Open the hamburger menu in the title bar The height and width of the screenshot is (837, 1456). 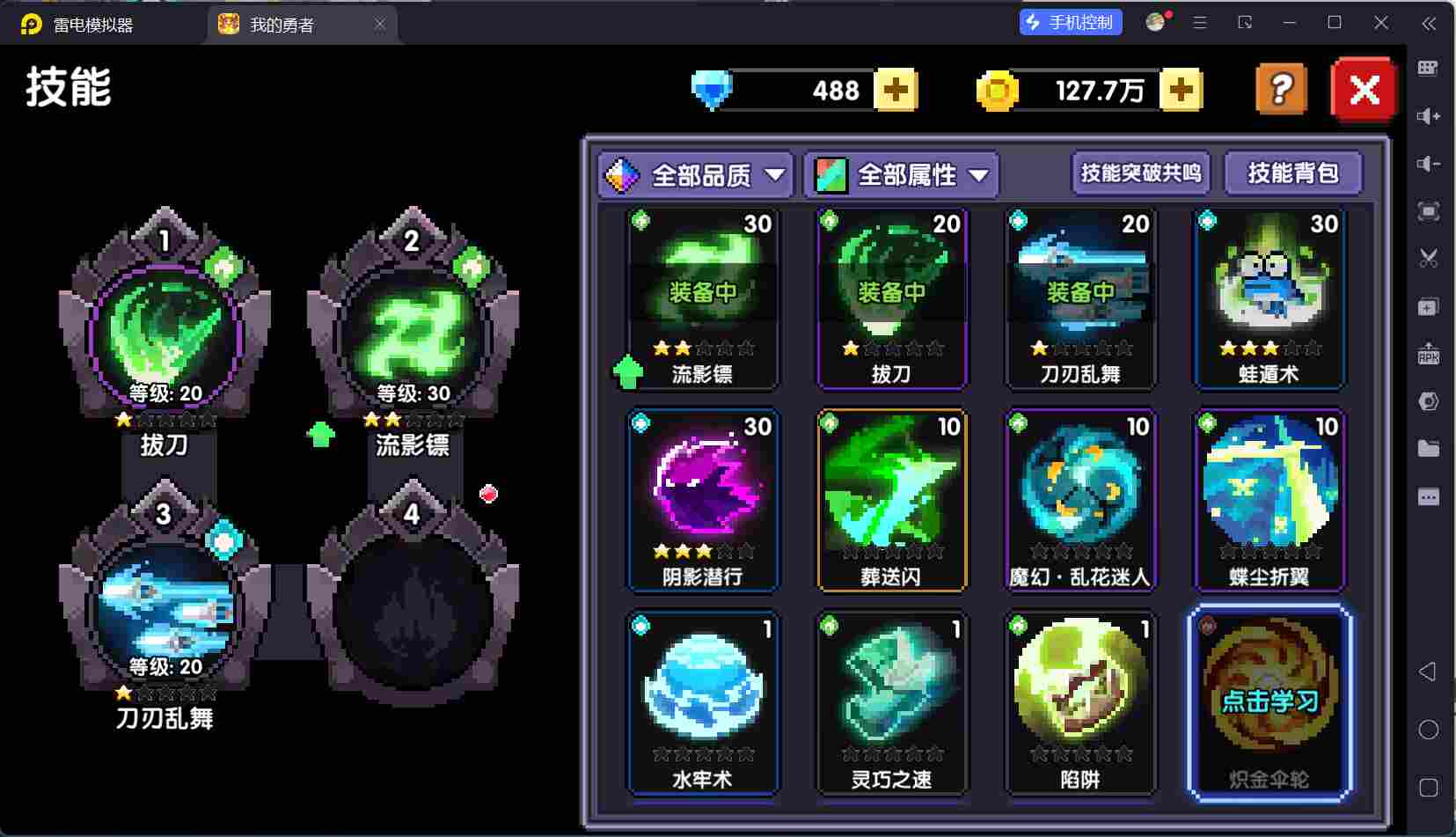pos(1198,23)
